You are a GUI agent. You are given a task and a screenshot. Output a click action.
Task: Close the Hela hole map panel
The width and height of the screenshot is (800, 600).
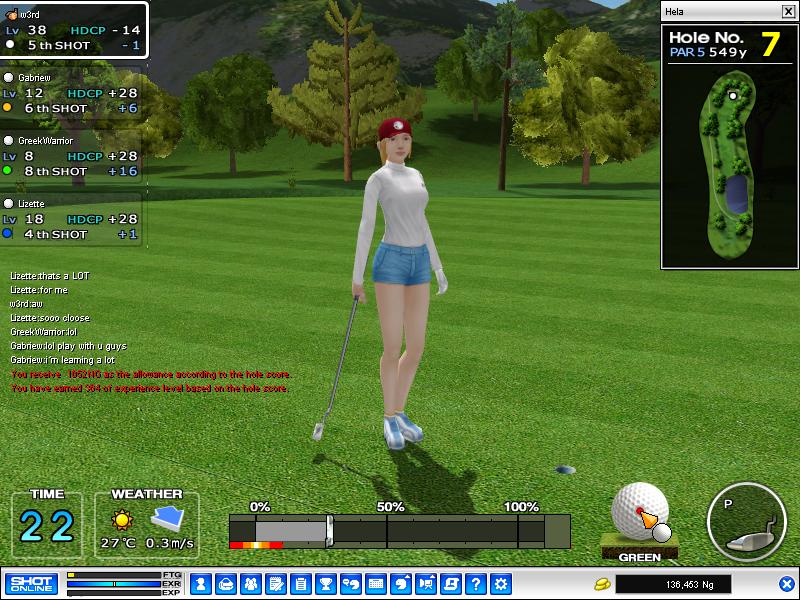click(788, 12)
